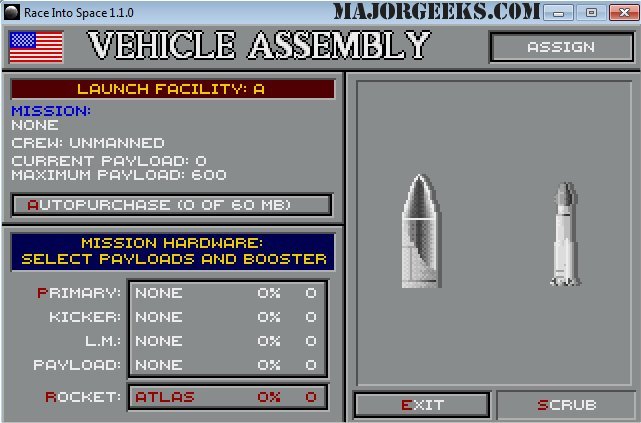The image size is (641, 423).
Task: Select the L.M. hardware label
Action: click(98, 341)
